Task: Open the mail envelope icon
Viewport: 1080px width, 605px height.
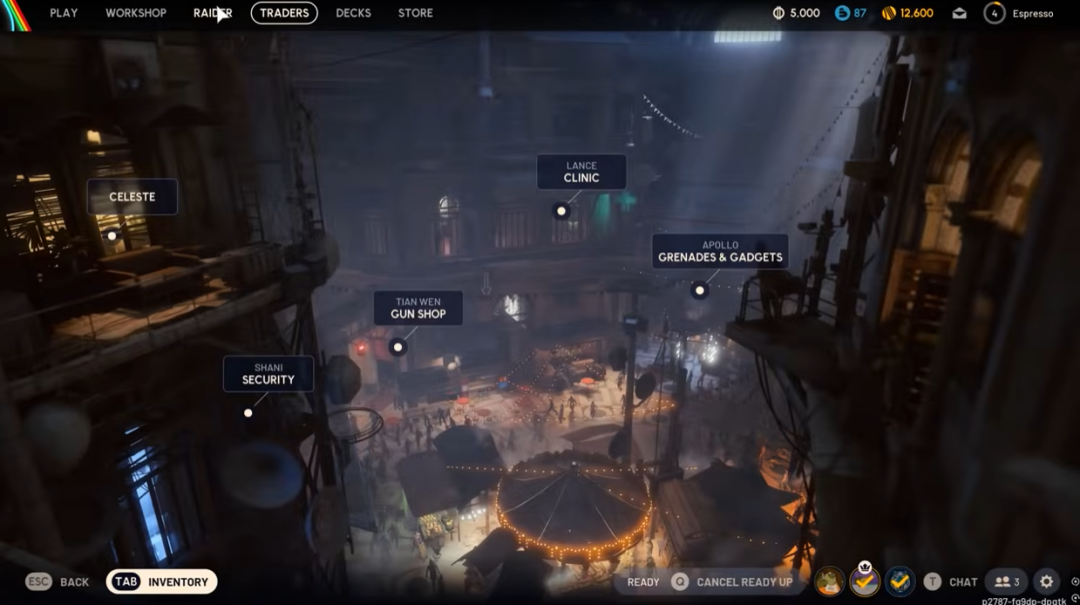Action: coord(959,13)
